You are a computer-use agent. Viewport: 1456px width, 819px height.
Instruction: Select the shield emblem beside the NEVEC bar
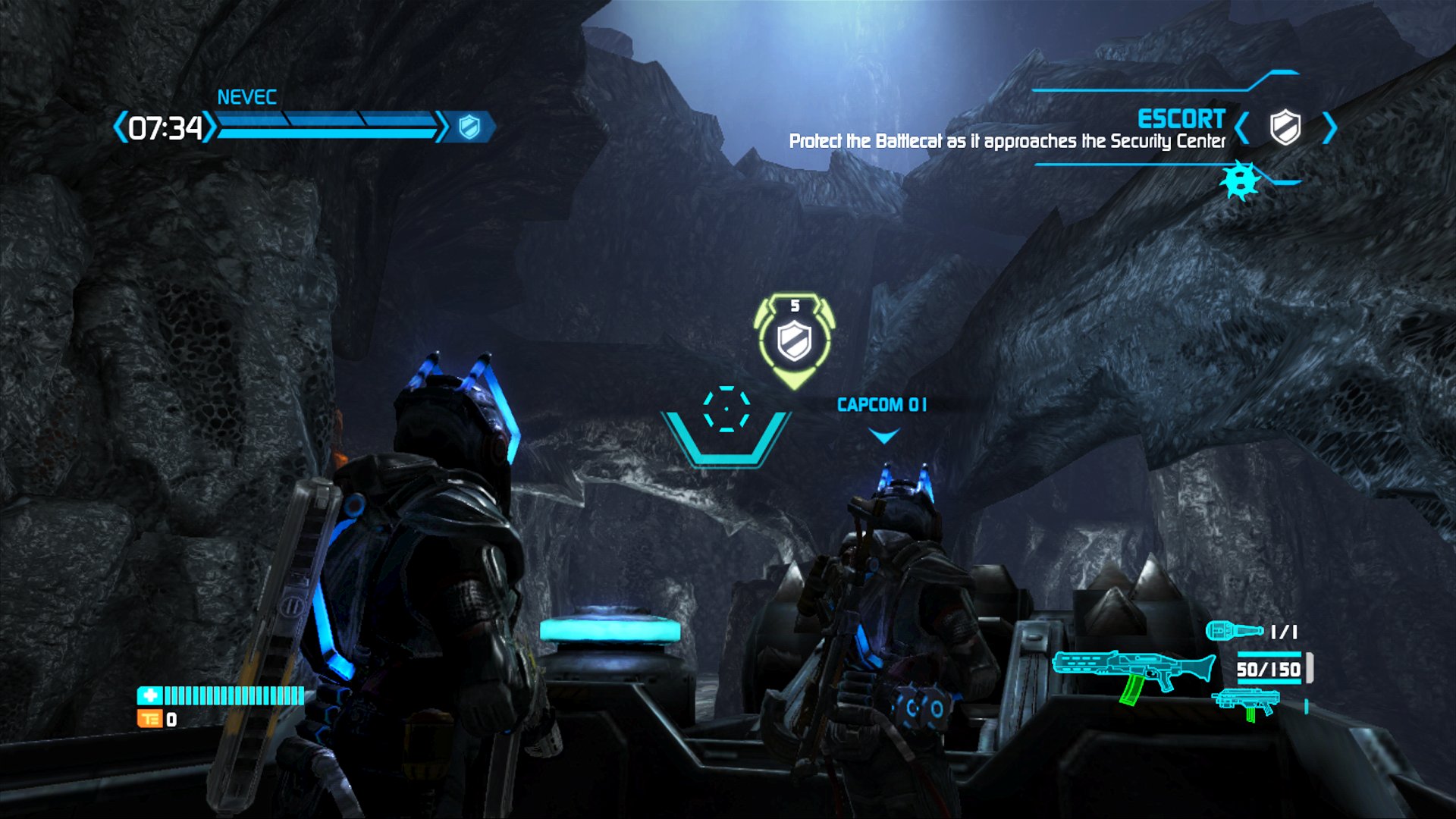pos(470,126)
